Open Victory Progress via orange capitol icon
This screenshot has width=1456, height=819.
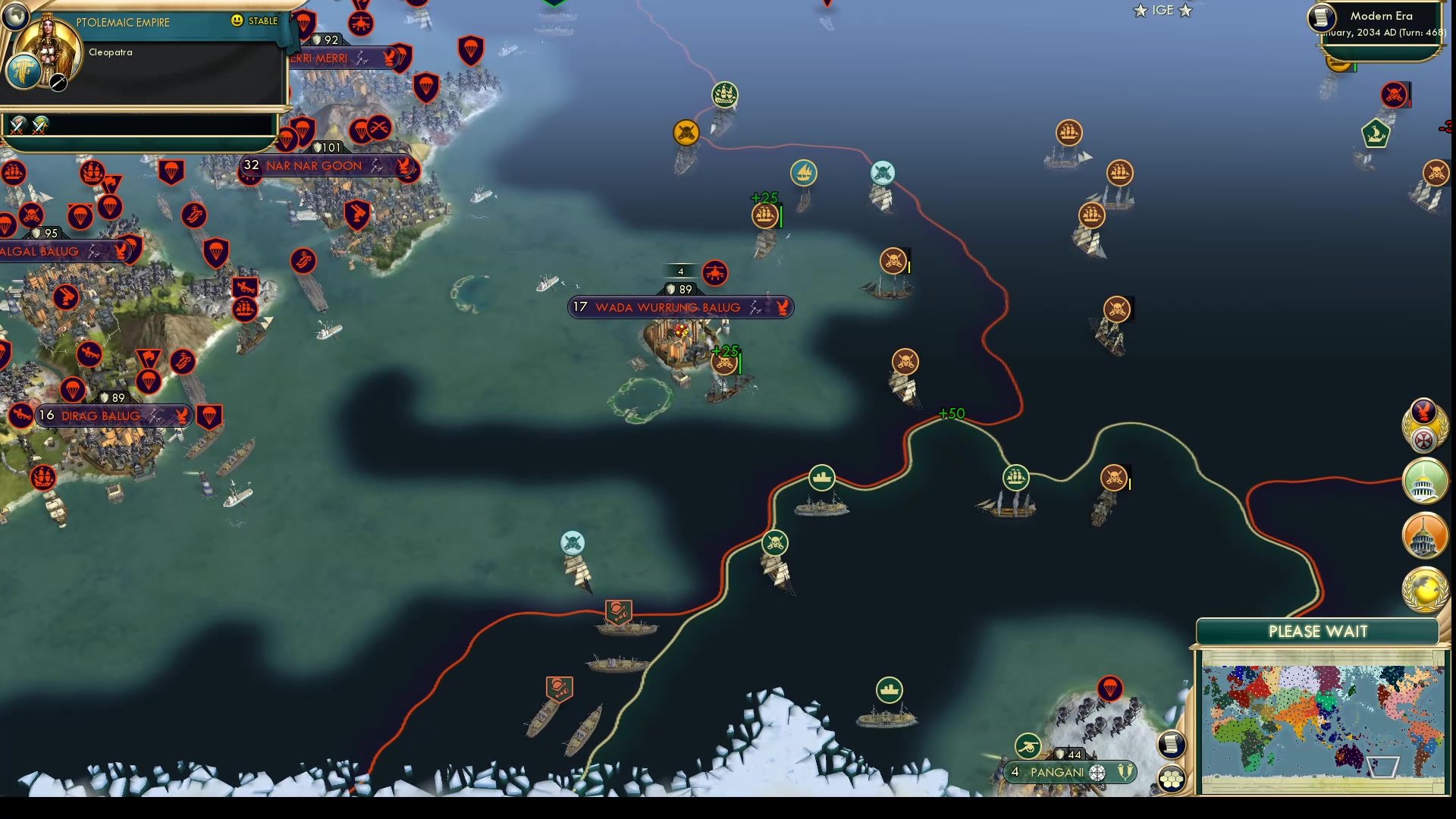[1424, 535]
